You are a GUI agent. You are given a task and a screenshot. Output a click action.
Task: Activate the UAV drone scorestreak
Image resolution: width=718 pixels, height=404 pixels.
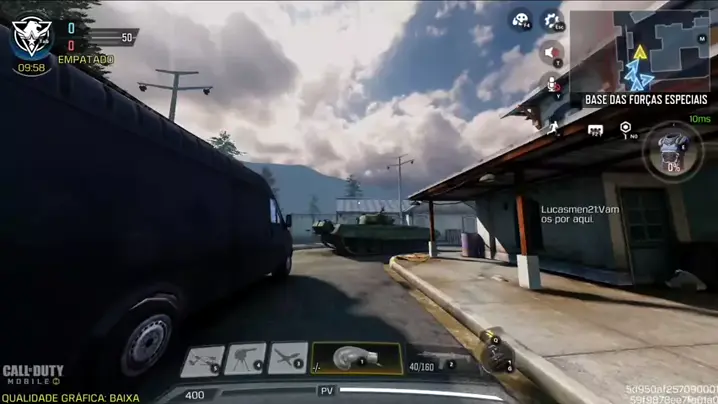click(x=202, y=360)
